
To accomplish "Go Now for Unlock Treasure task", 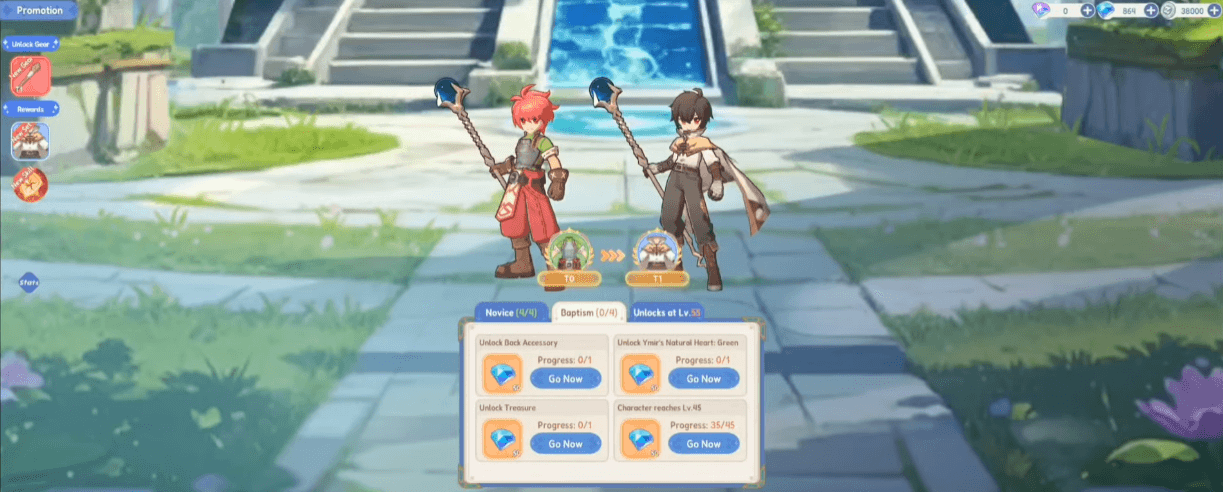I will [565, 443].
